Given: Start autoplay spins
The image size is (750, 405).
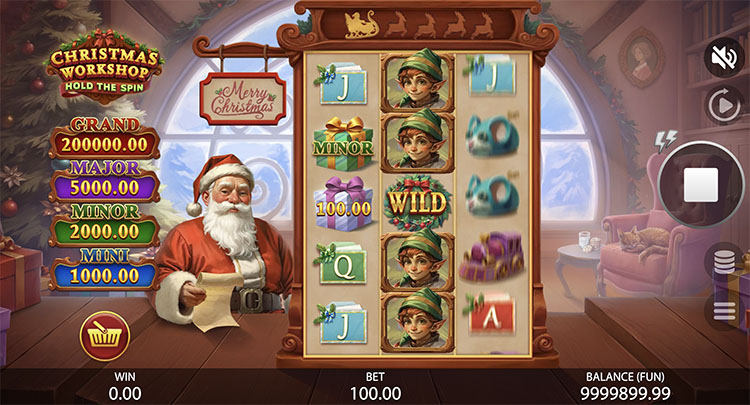Looking at the screenshot, I should [722, 104].
